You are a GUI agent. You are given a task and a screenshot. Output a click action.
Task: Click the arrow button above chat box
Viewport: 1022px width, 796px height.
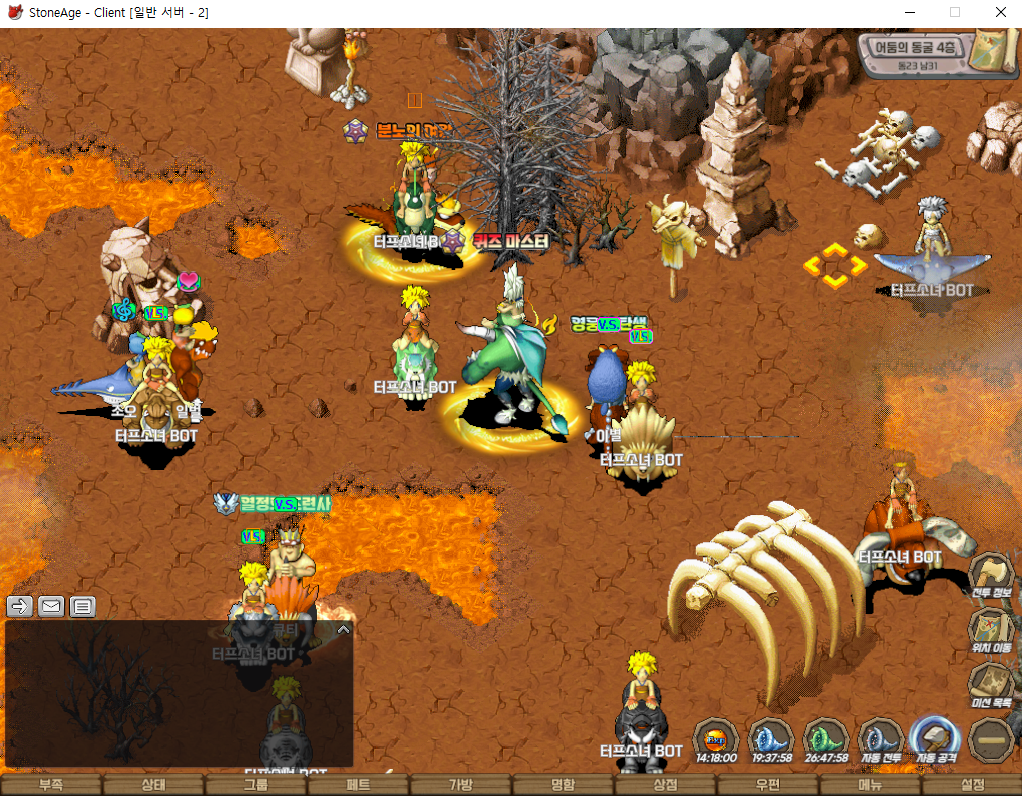tap(19, 606)
